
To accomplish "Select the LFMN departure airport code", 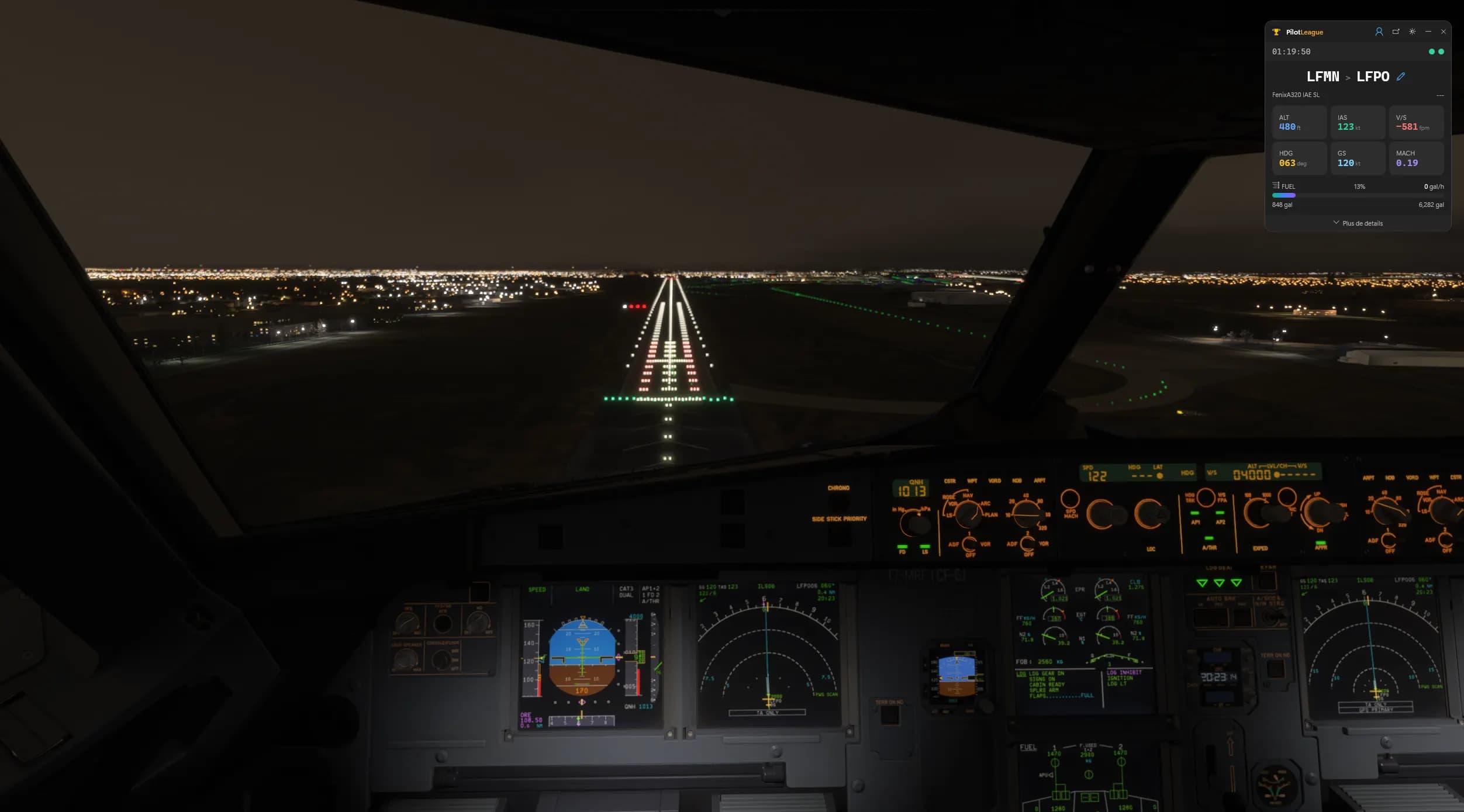I will [x=1324, y=76].
